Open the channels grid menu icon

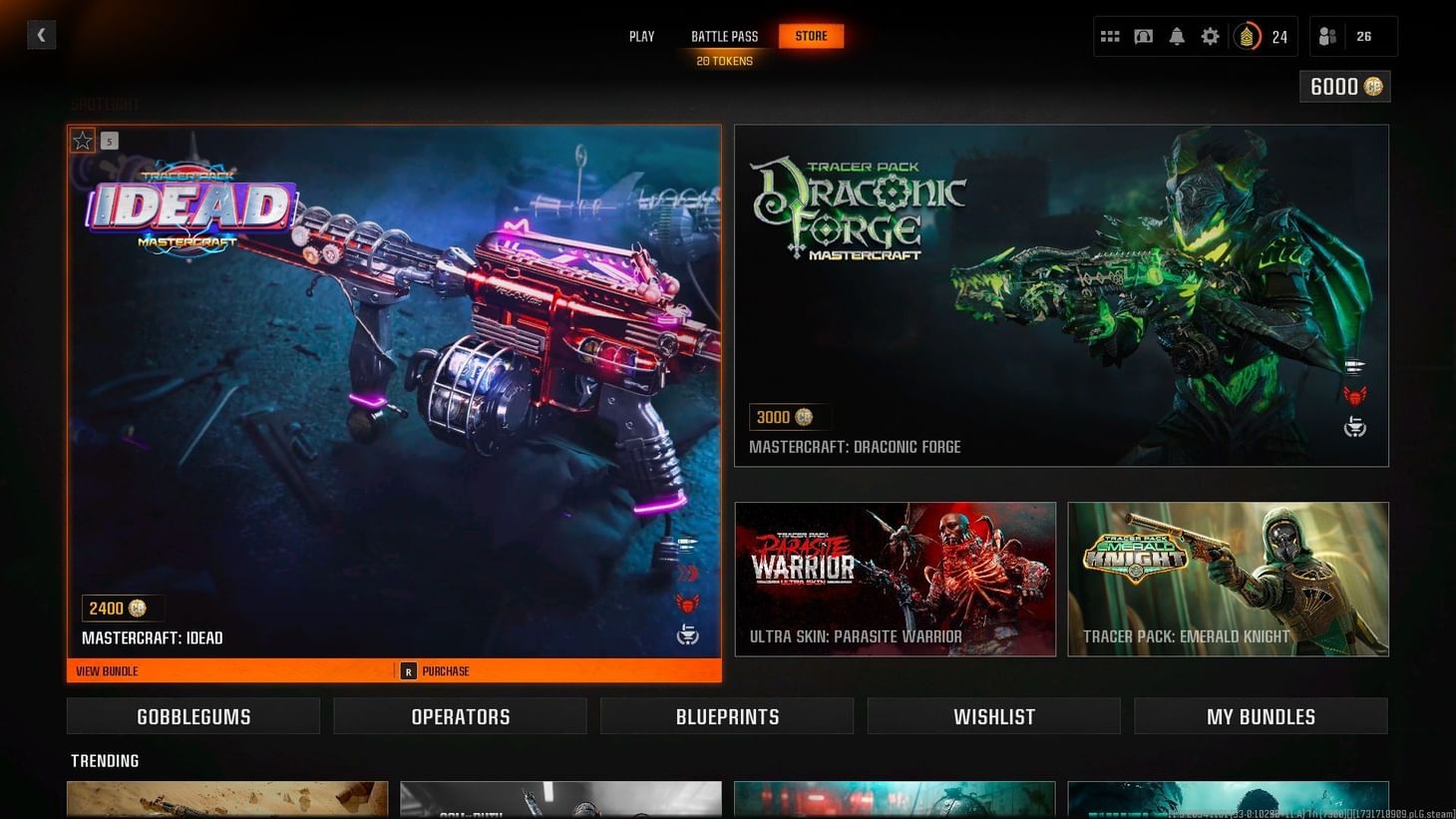tap(1109, 36)
